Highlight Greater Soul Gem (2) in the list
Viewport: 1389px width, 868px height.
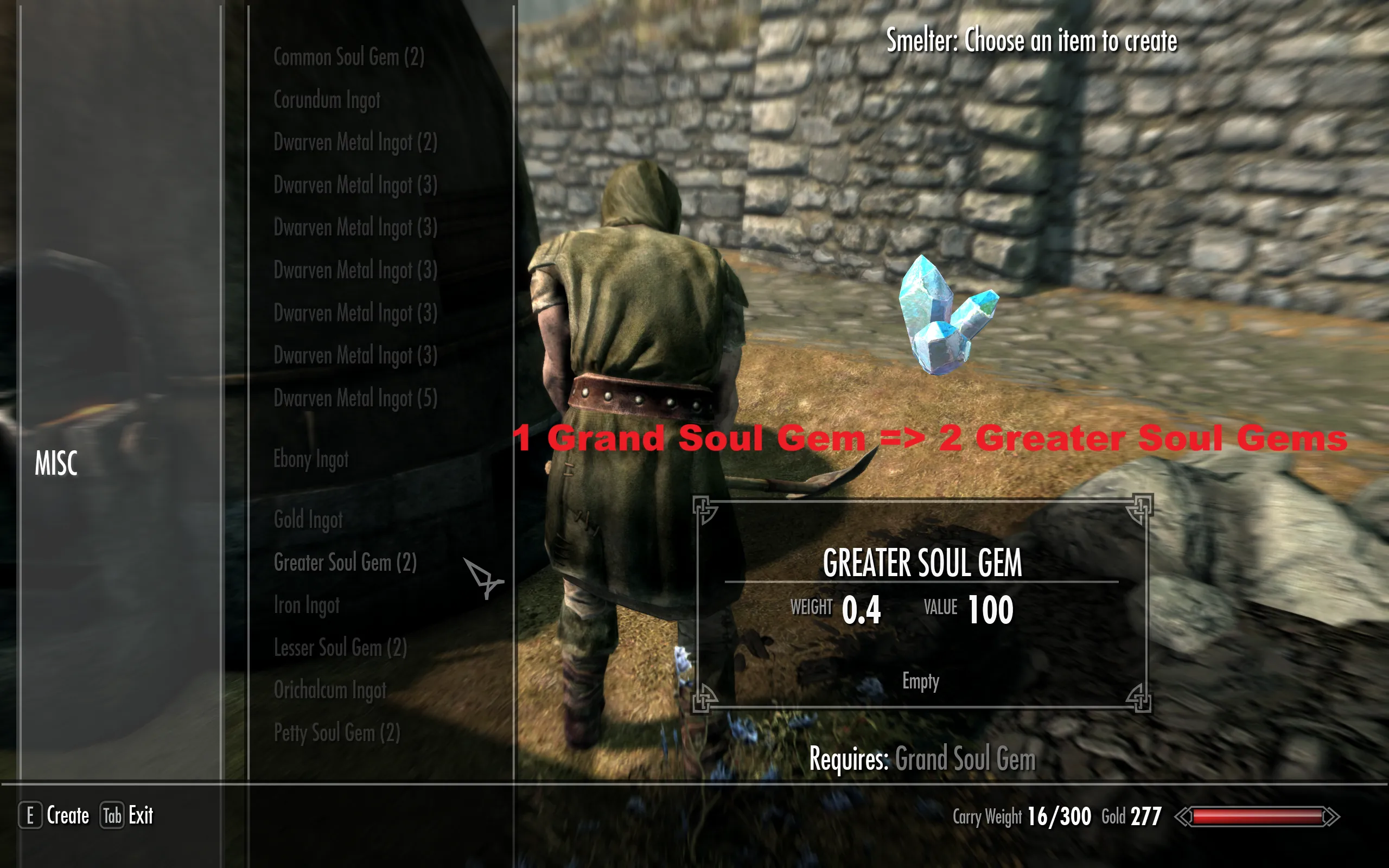tap(345, 563)
